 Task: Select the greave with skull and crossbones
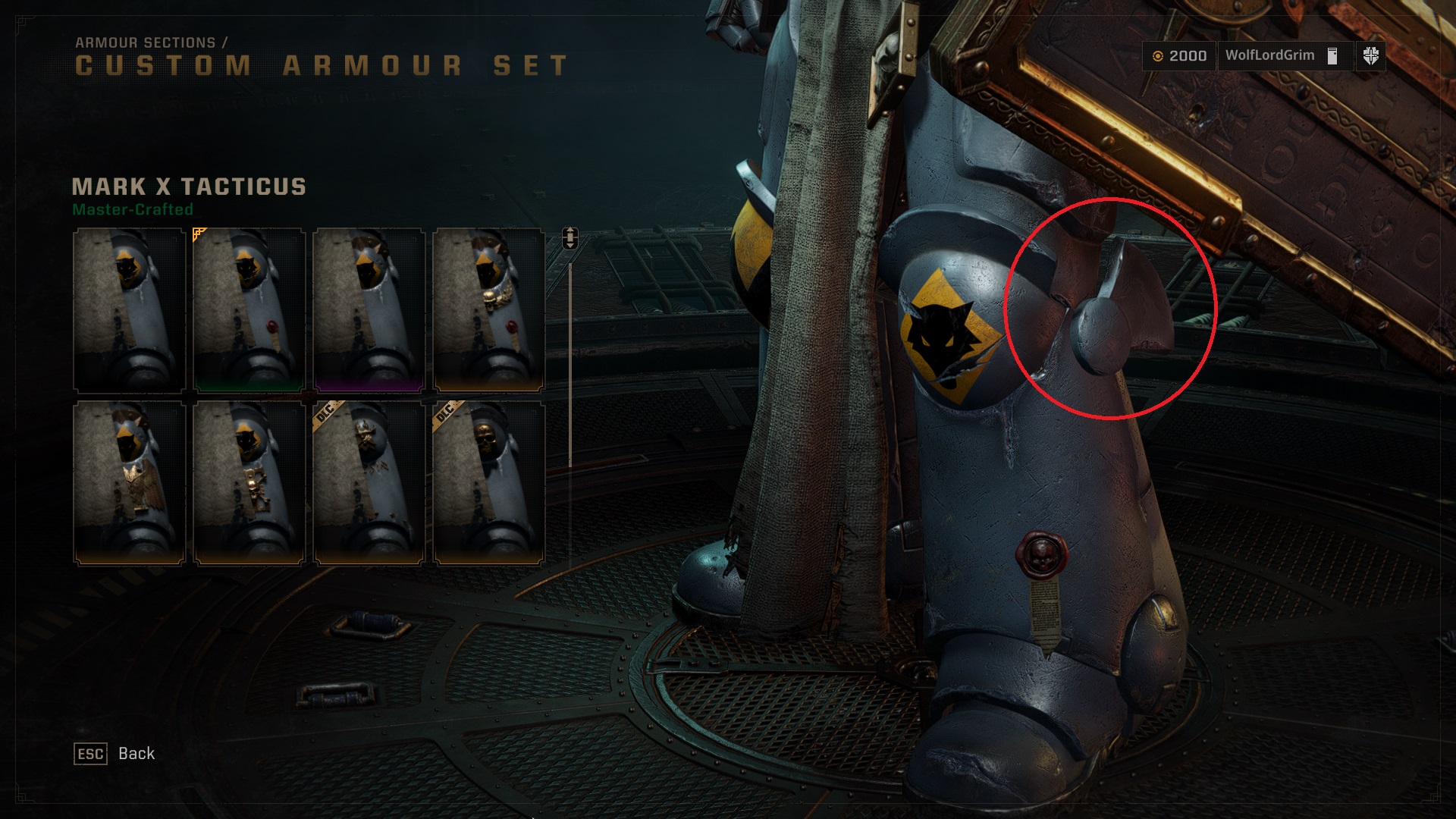[x=249, y=483]
